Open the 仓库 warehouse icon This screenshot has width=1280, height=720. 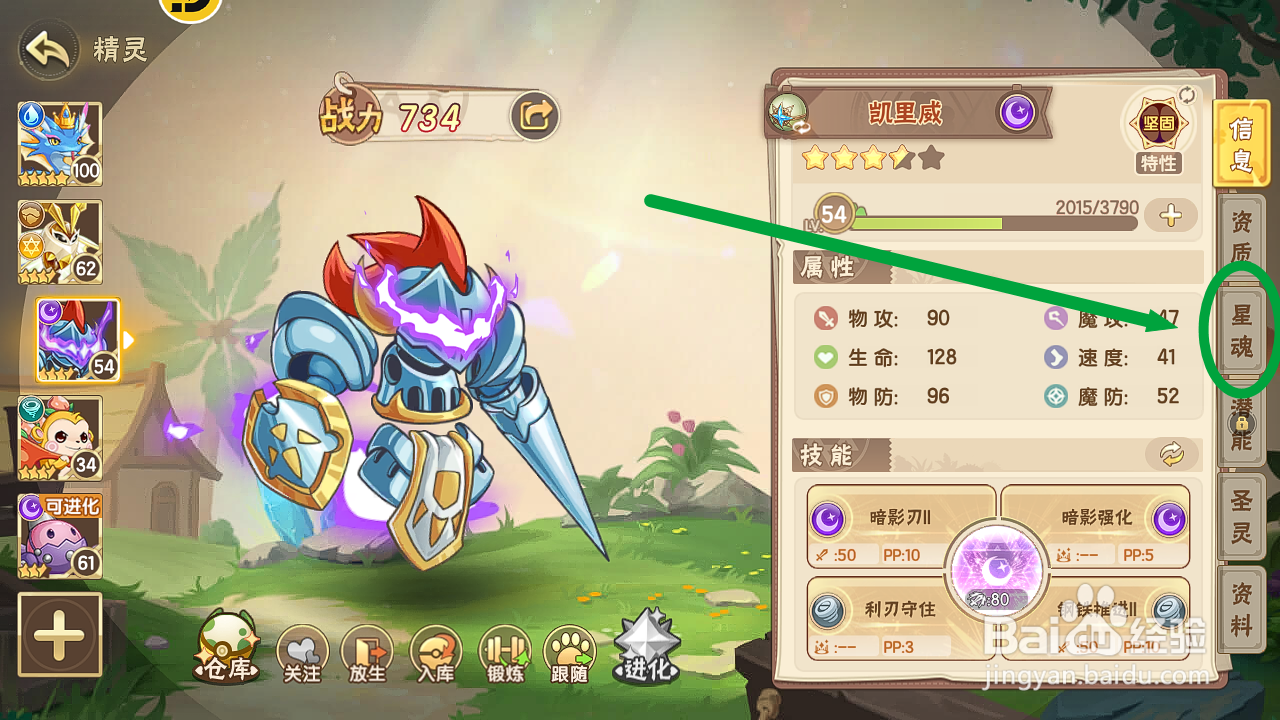(x=228, y=650)
